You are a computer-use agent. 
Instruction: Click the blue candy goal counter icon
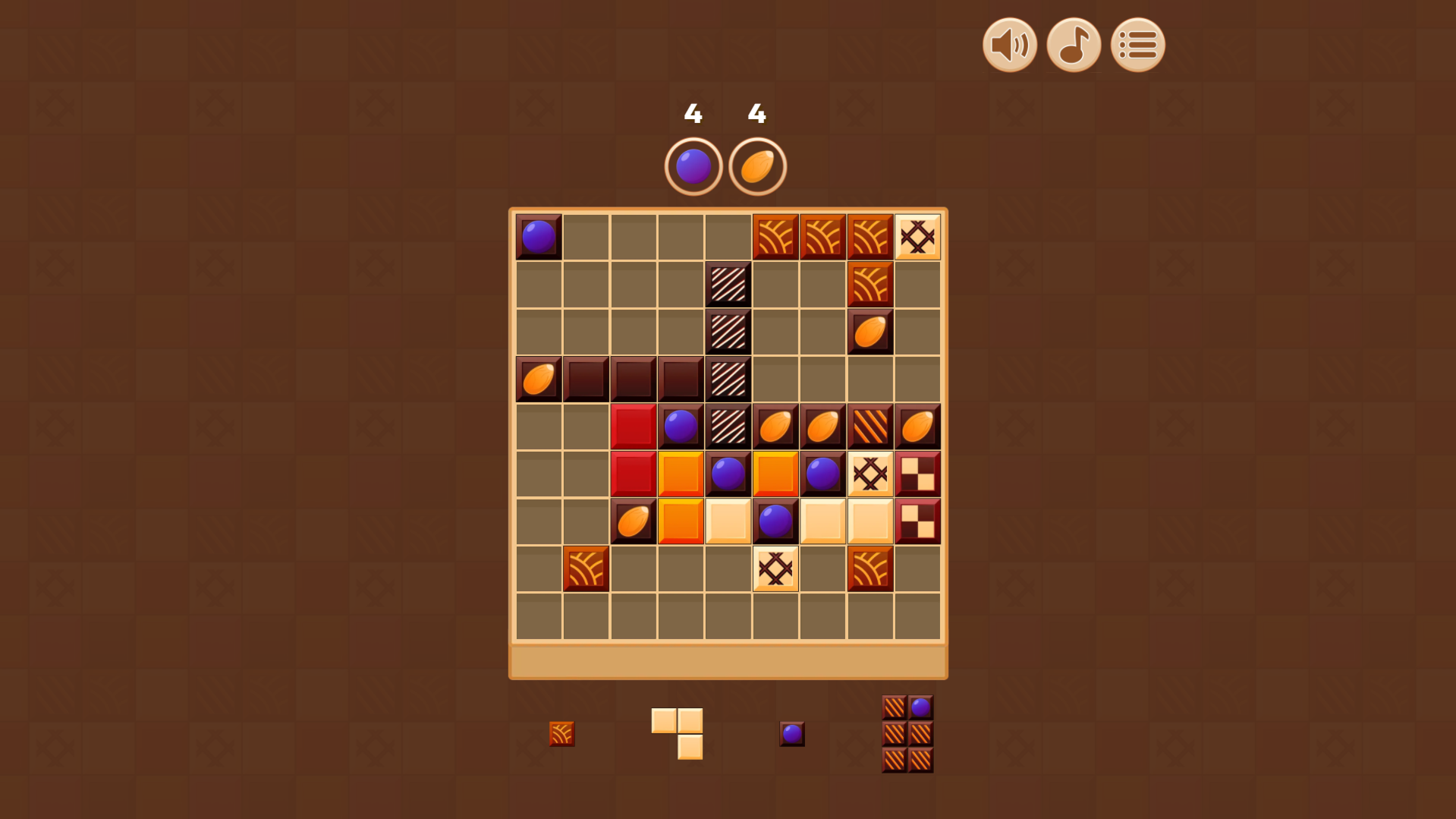(693, 165)
